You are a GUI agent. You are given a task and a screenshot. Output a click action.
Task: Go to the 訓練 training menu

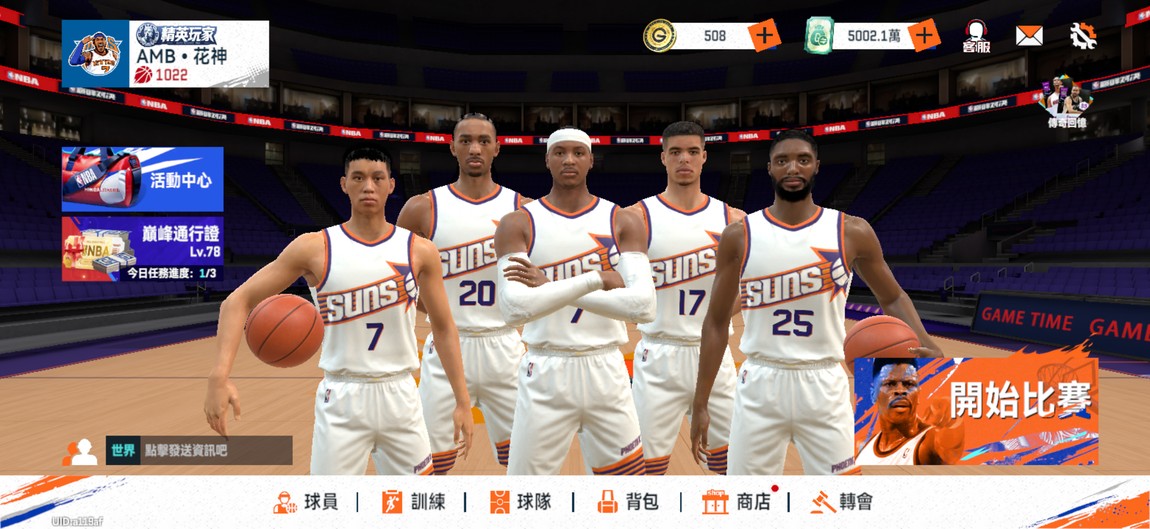tap(413, 502)
